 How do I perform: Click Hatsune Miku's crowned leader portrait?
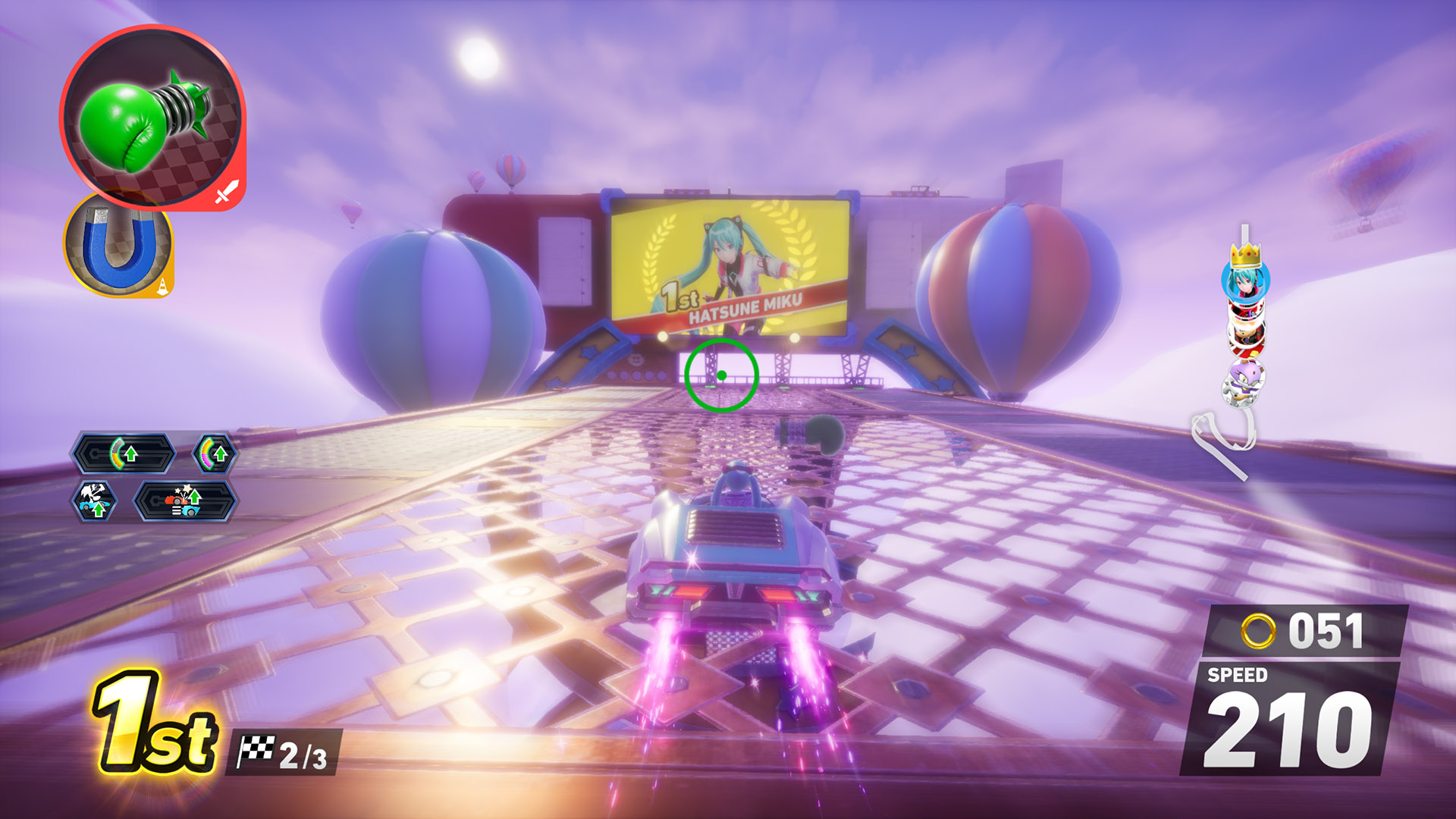(1244, 278)
